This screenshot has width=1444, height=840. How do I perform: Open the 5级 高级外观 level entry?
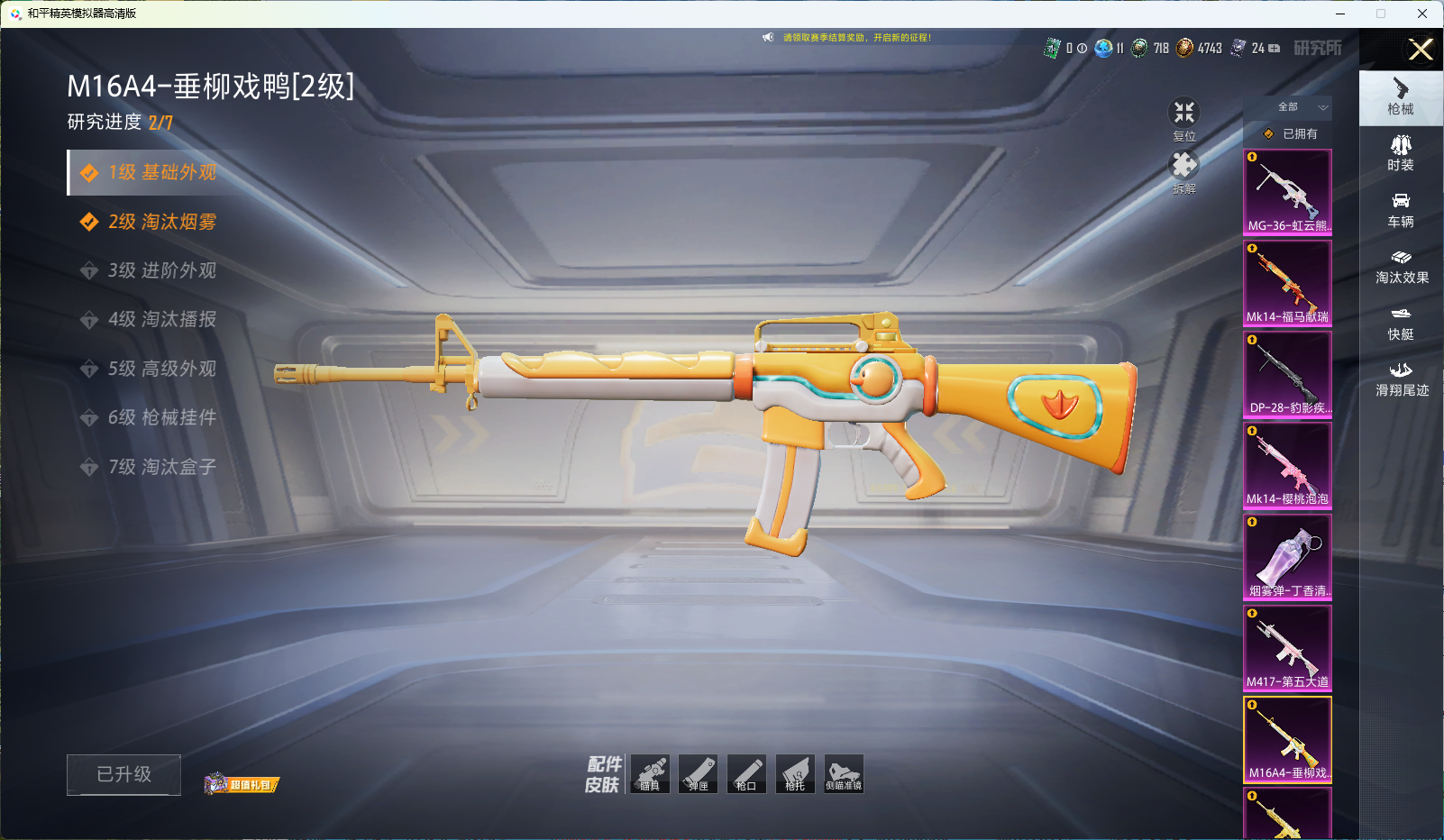pyautogui.click(x=161, y=369)
